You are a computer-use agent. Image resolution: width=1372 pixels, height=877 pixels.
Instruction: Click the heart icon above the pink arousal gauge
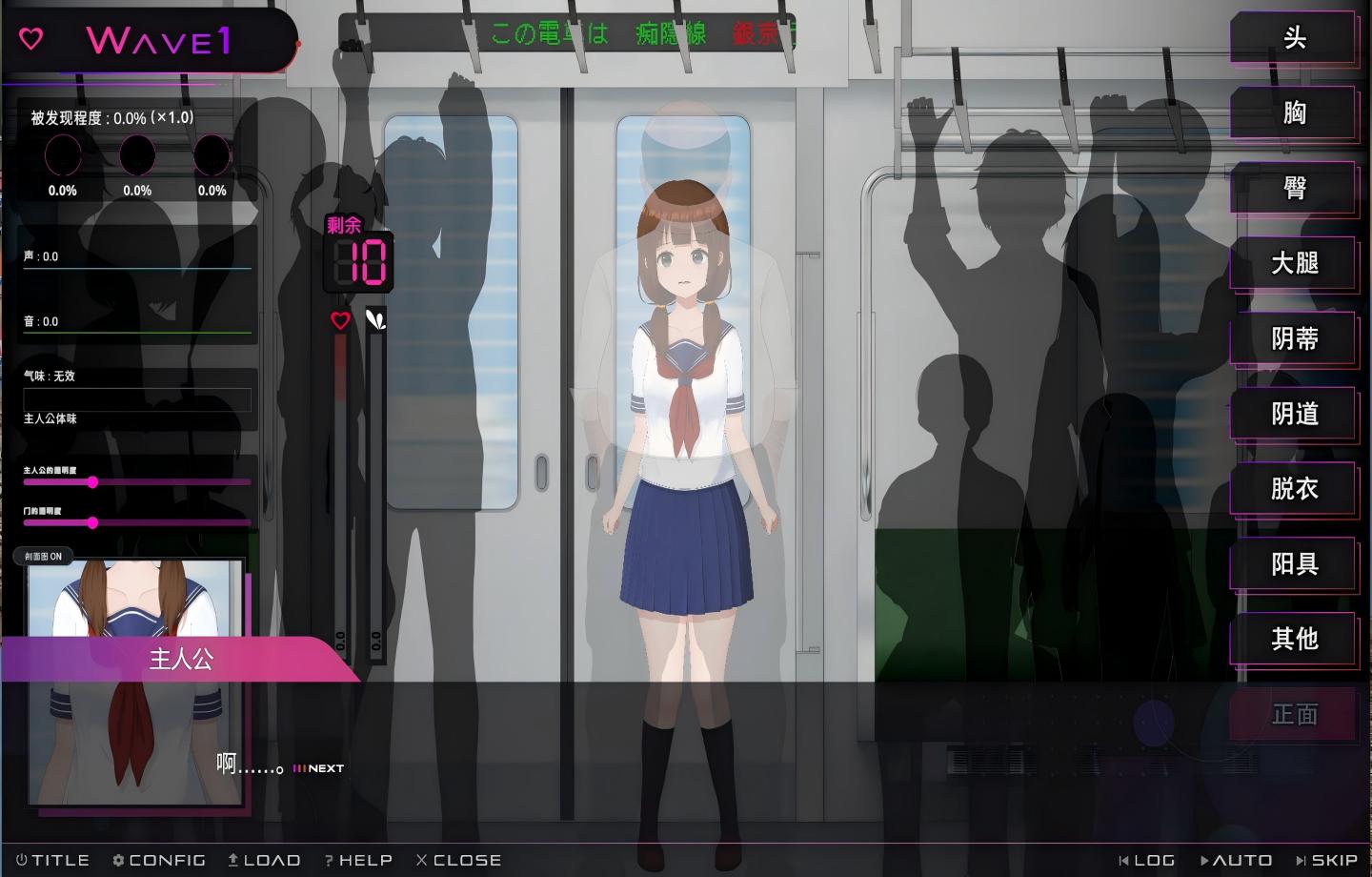coord(340,321)
